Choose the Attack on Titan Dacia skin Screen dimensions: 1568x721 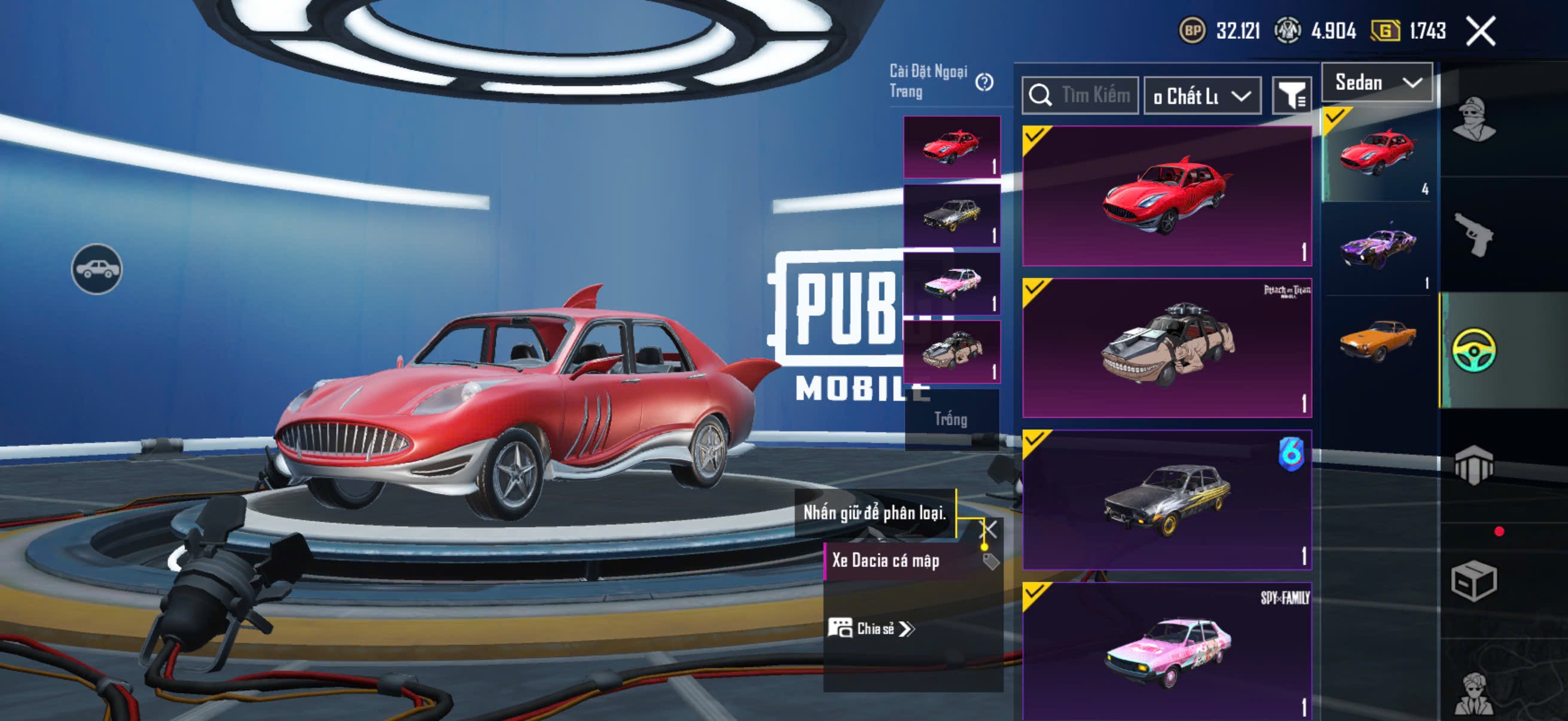coord(1166,348)
